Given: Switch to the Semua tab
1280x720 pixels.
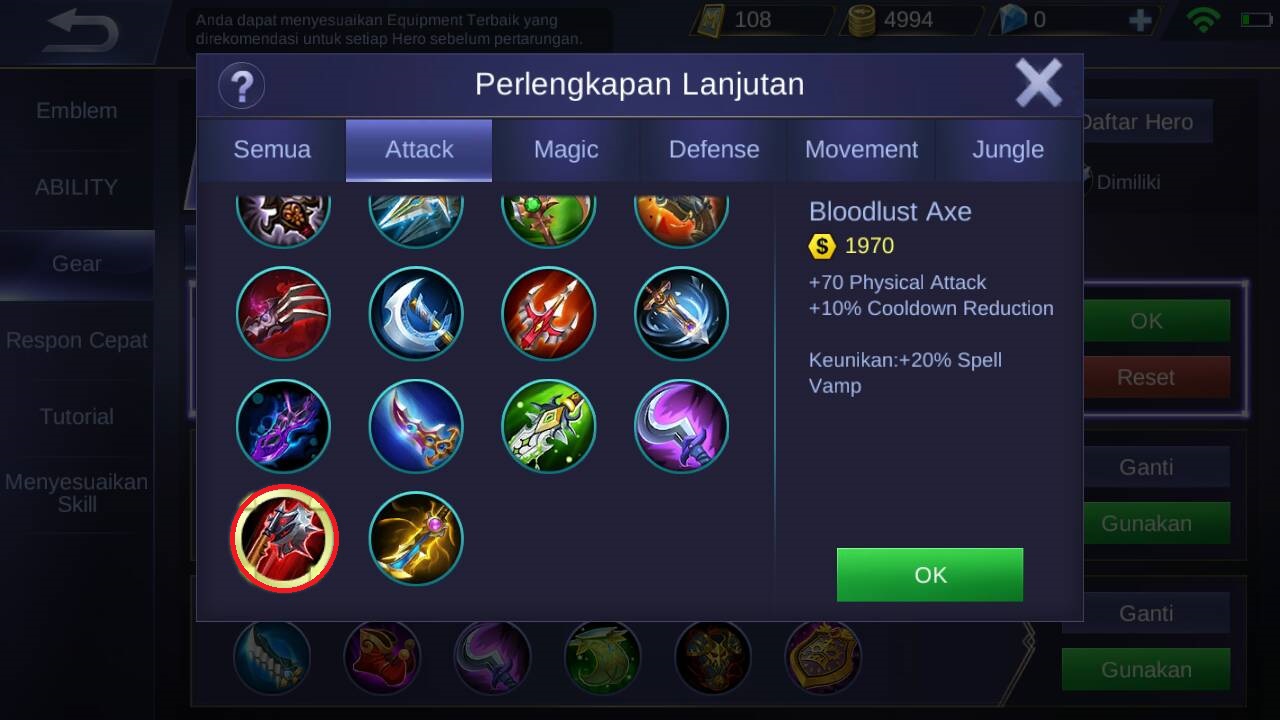Looking at the screenshot, I should click(x=272, y=150).
